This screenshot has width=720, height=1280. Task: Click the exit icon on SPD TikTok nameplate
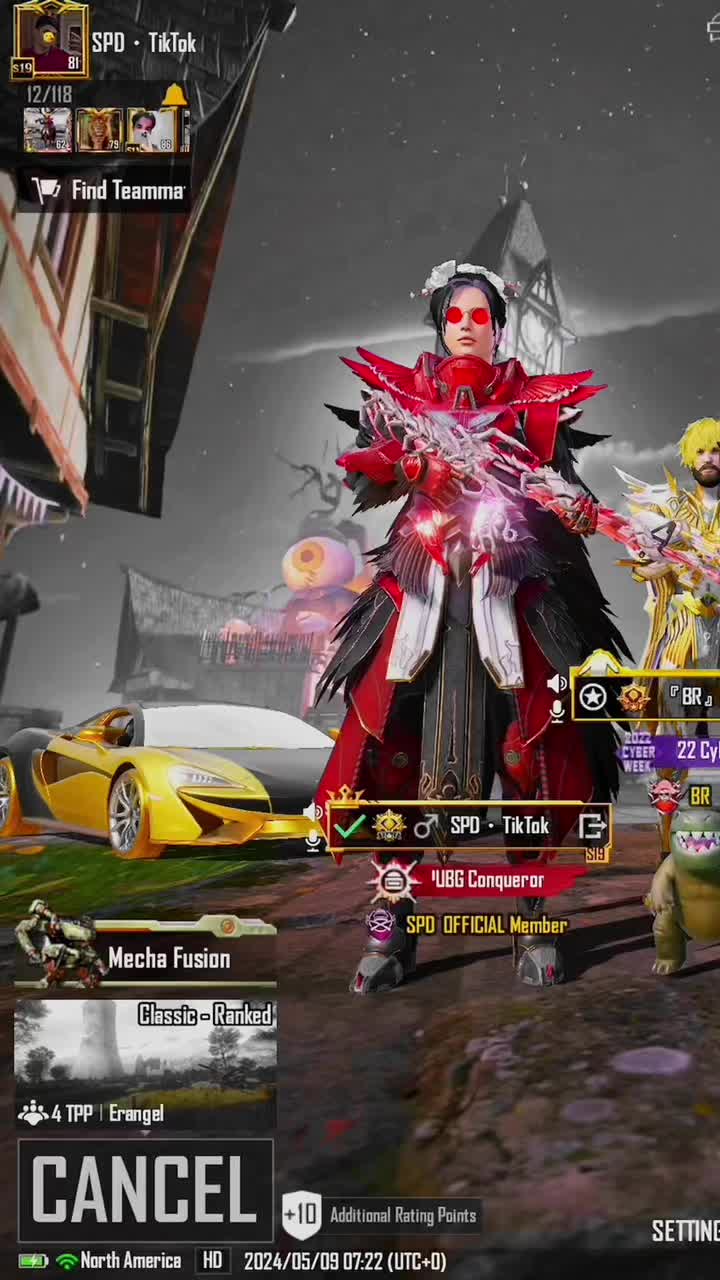click(592, 826)
